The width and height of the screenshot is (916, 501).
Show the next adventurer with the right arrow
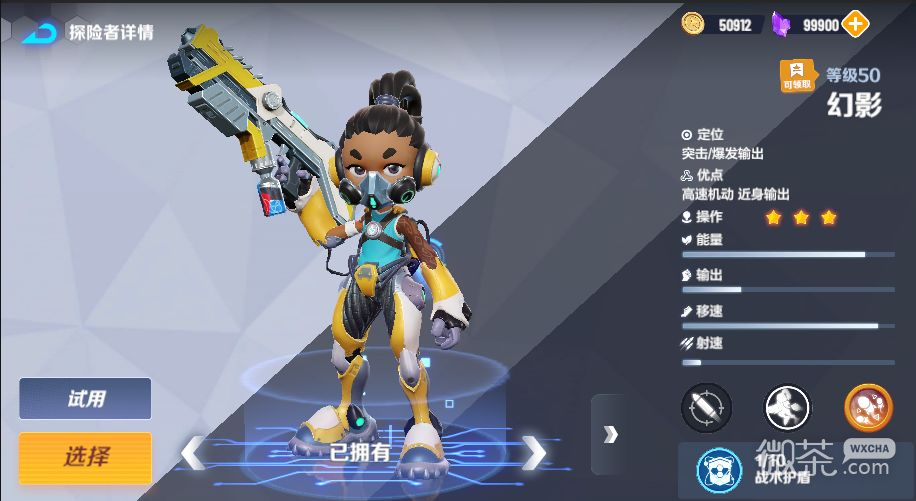535,453
